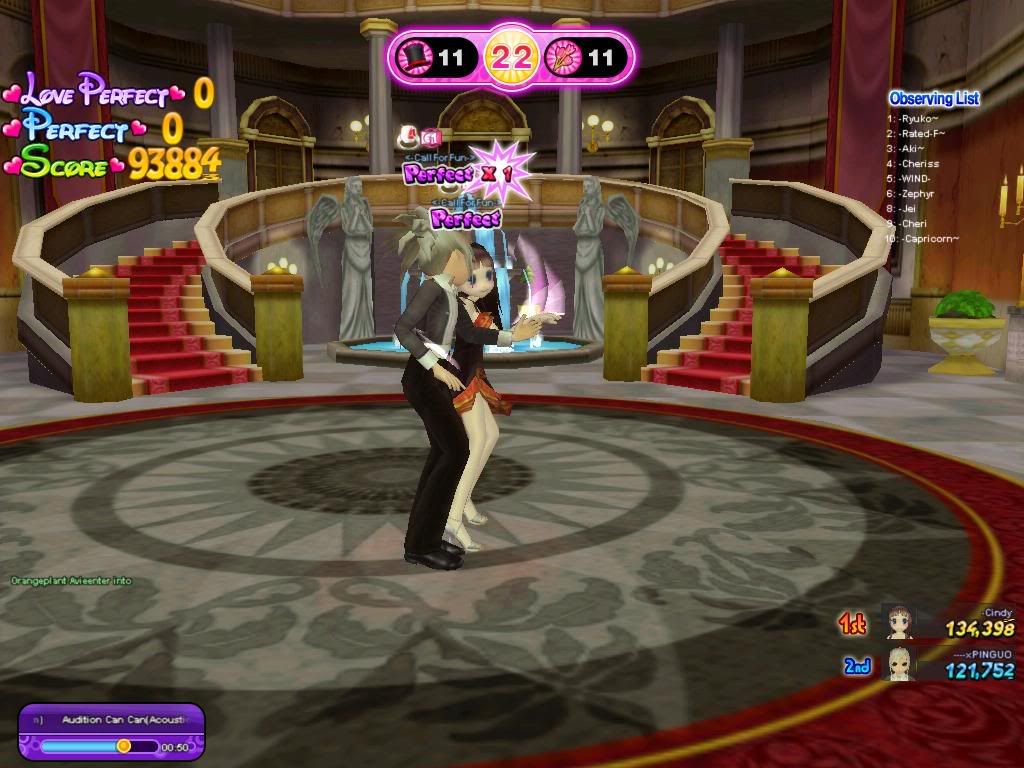1024x768 pixels.
Task: Select Ryuko in the Observing List
Action: pos(919,118)
